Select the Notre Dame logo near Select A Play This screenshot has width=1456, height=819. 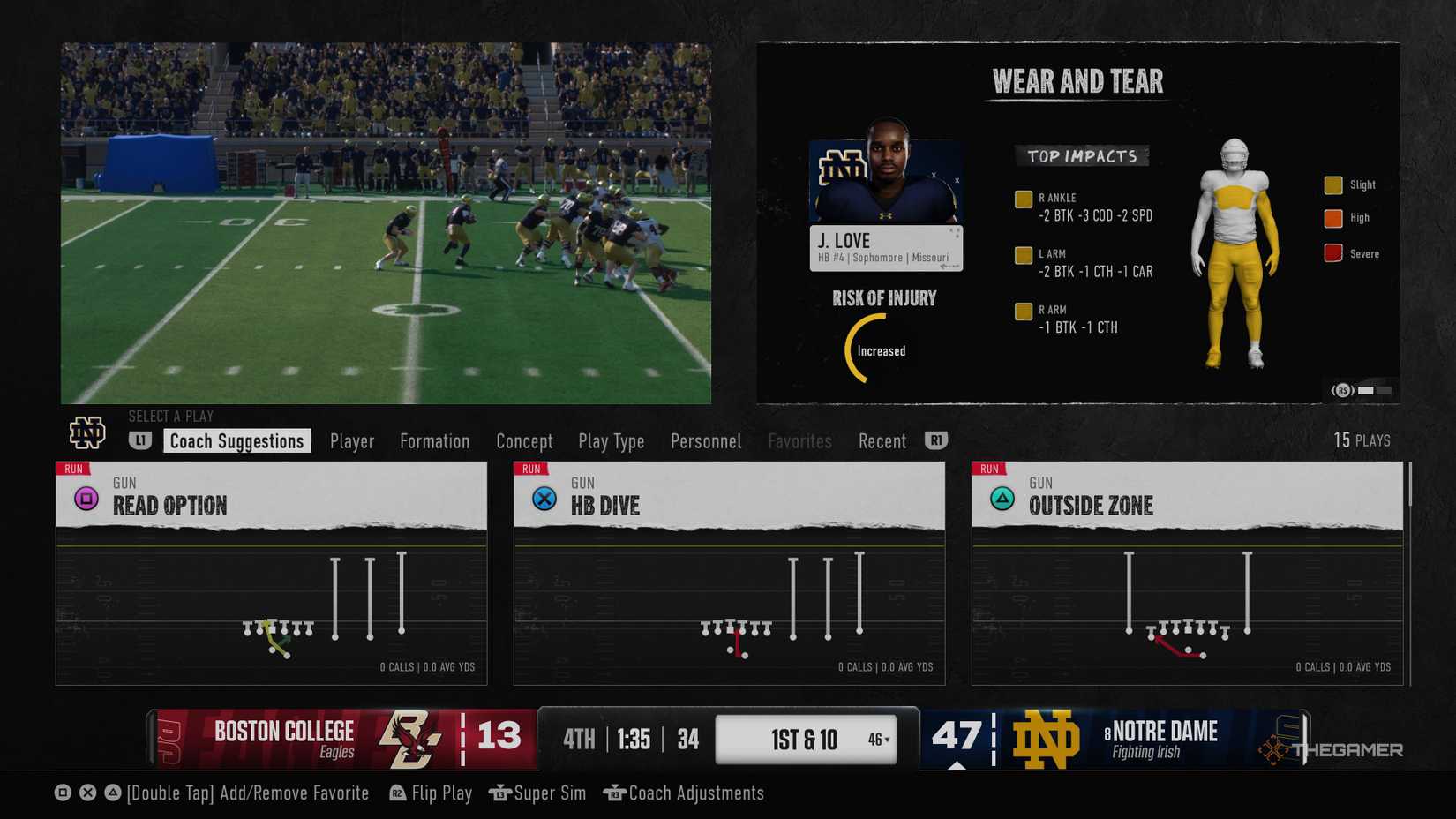87,433
